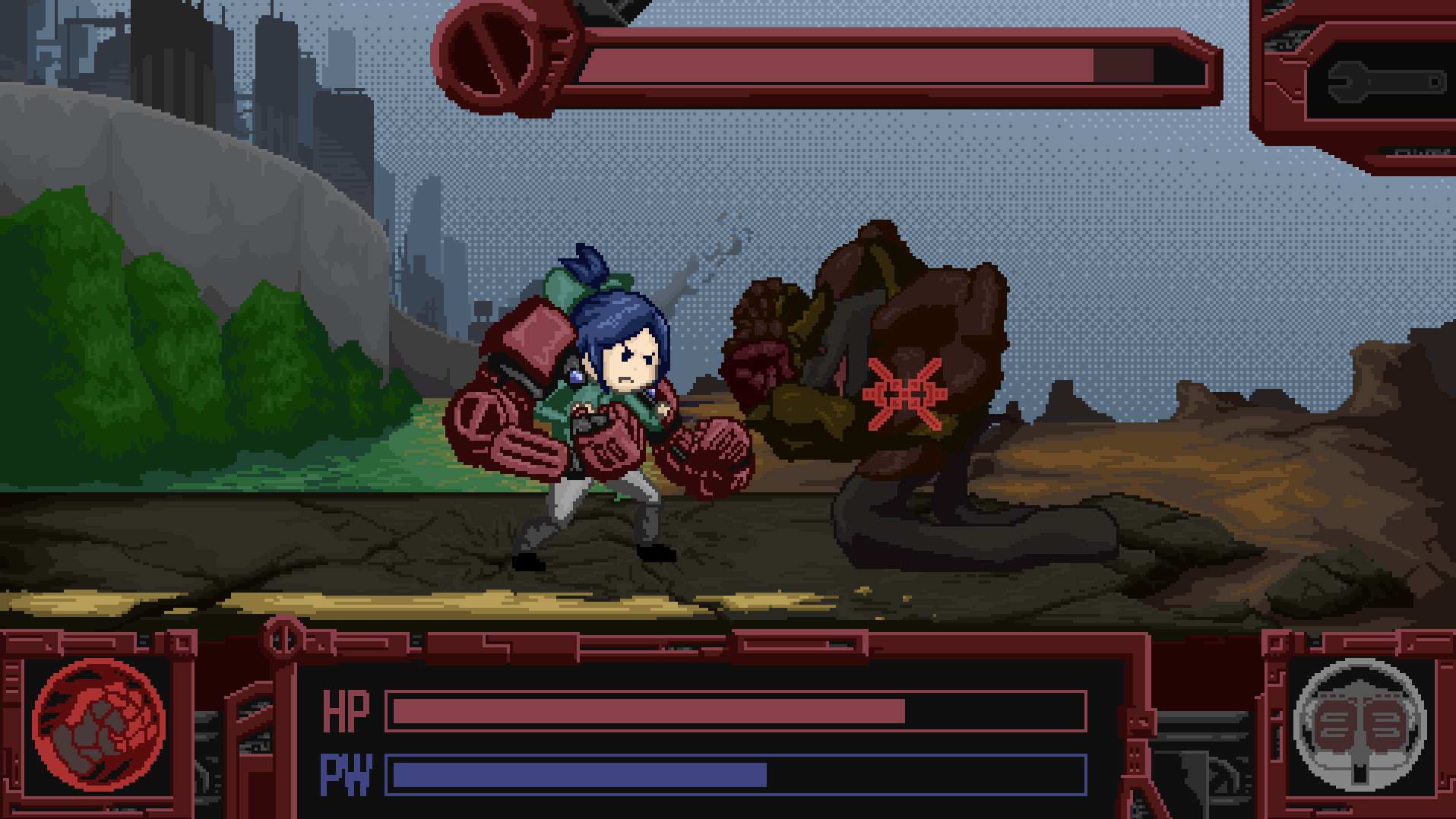Screen dimensions: 1456x819
Task: Click the small valve gauge above the HUD
Action: (281, 641)
